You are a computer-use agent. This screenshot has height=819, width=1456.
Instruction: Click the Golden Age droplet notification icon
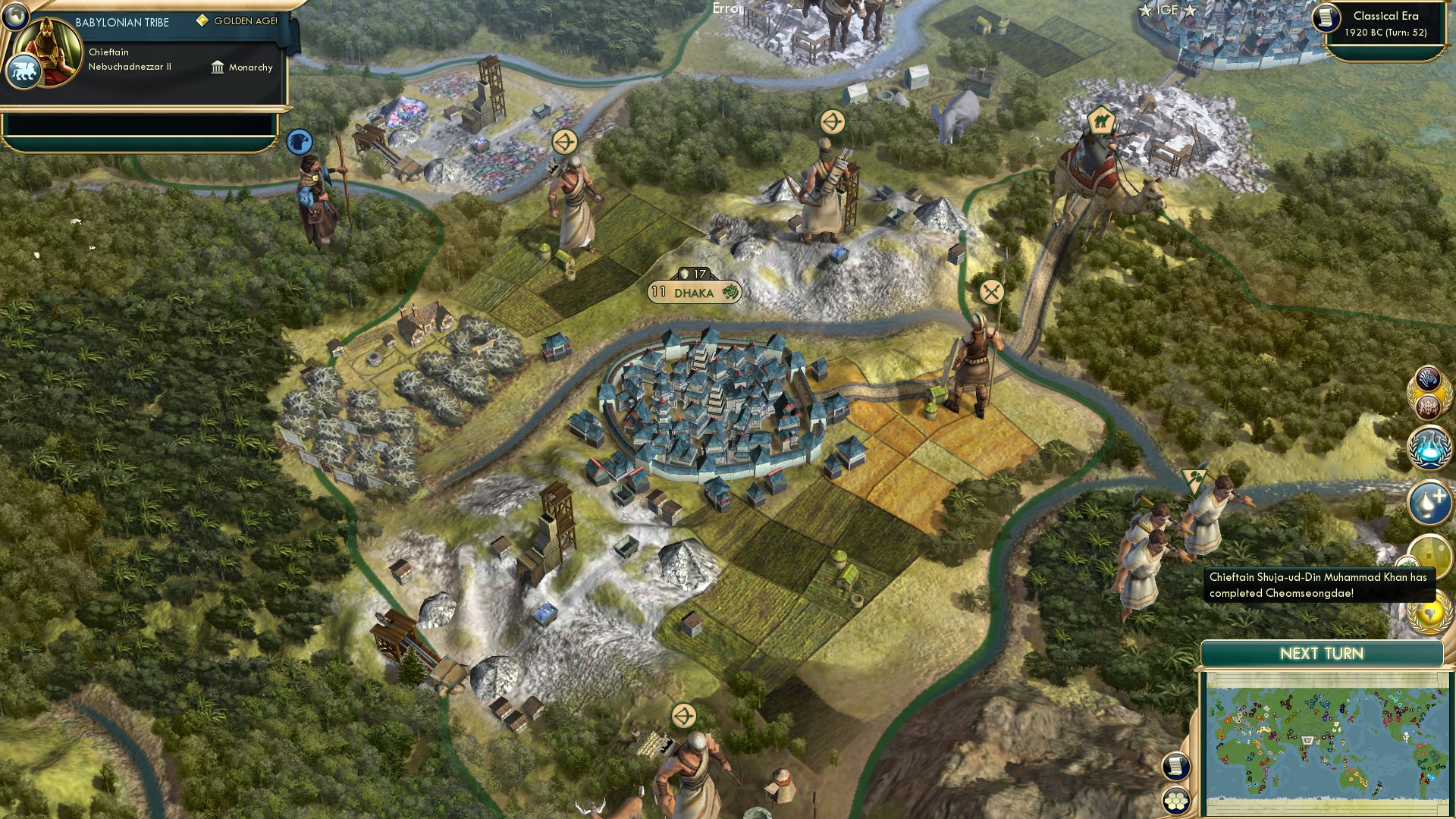(1429, 500)
